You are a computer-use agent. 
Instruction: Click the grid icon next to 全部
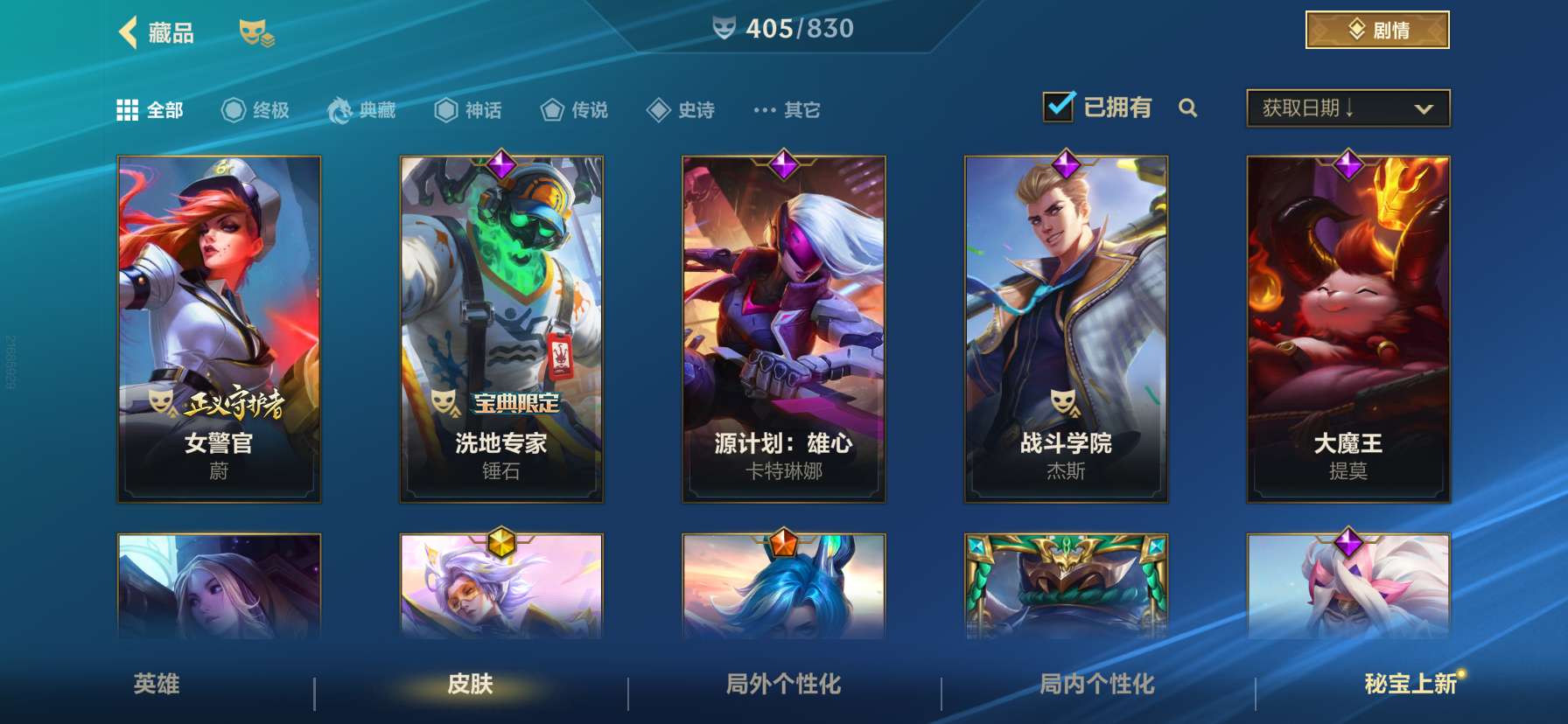click(x=128, y=108)
